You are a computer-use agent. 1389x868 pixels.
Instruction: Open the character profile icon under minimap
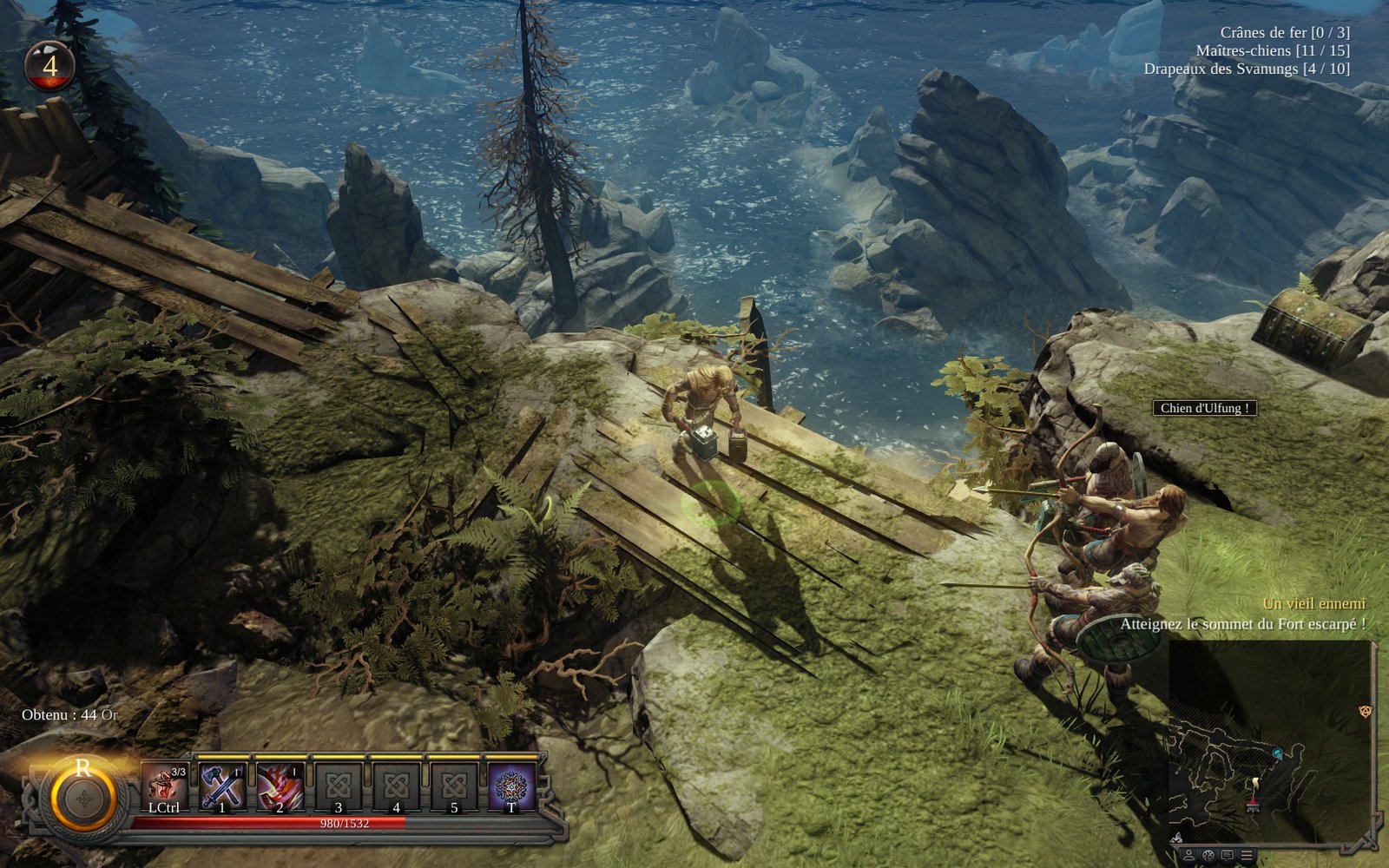tap(1188, 856)
